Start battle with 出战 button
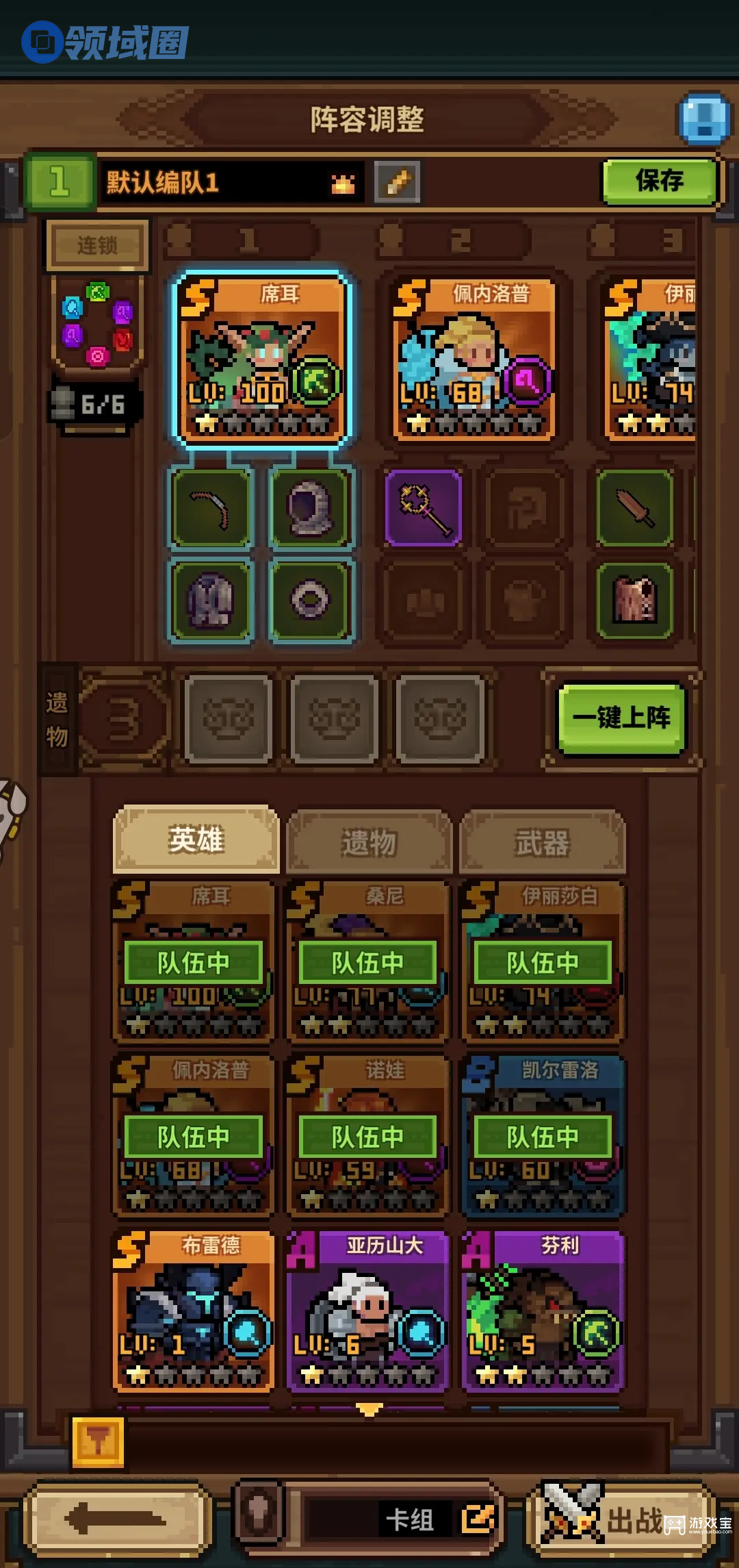 (x=619, y=1520)
